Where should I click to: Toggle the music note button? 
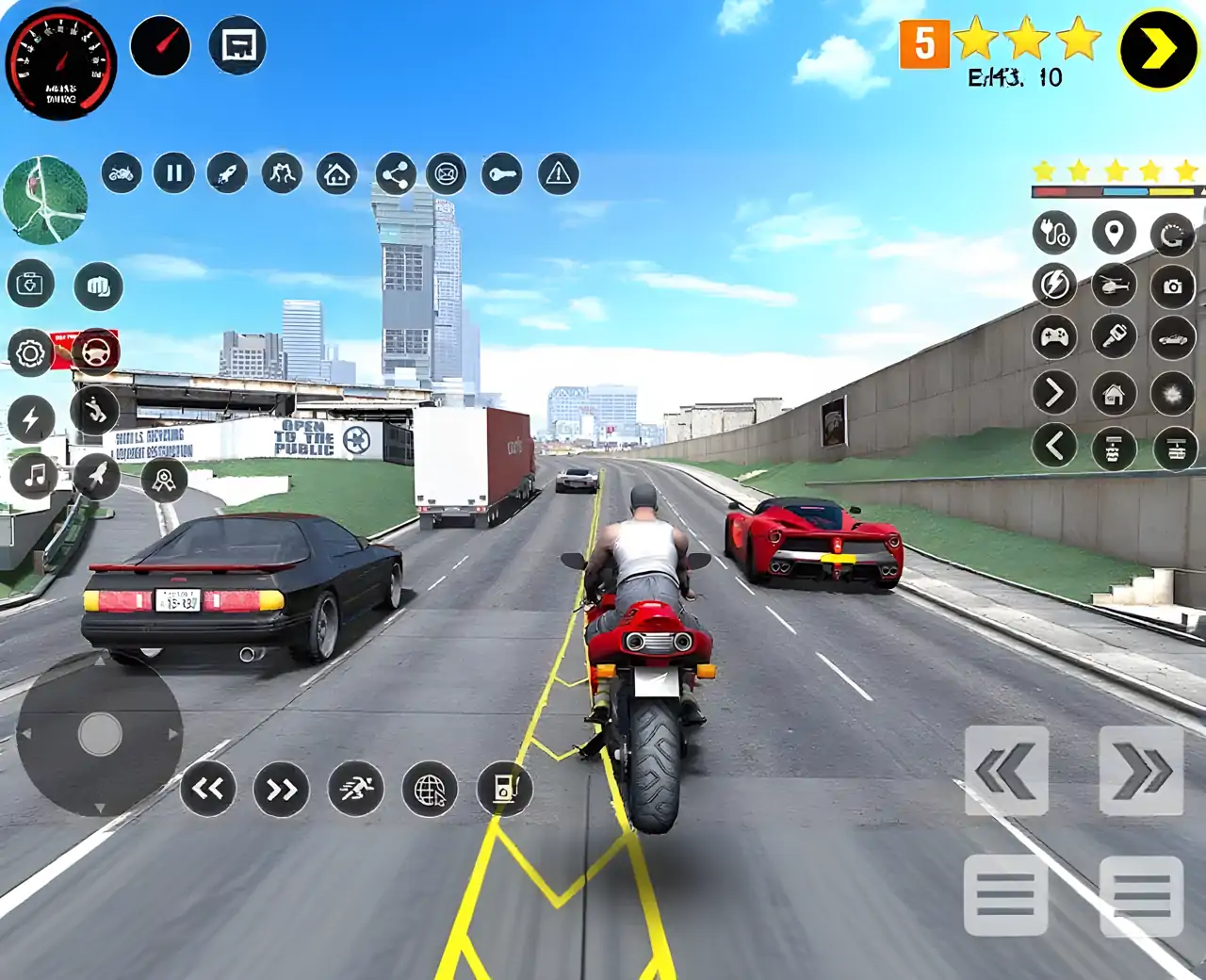[x=34, y=476]
